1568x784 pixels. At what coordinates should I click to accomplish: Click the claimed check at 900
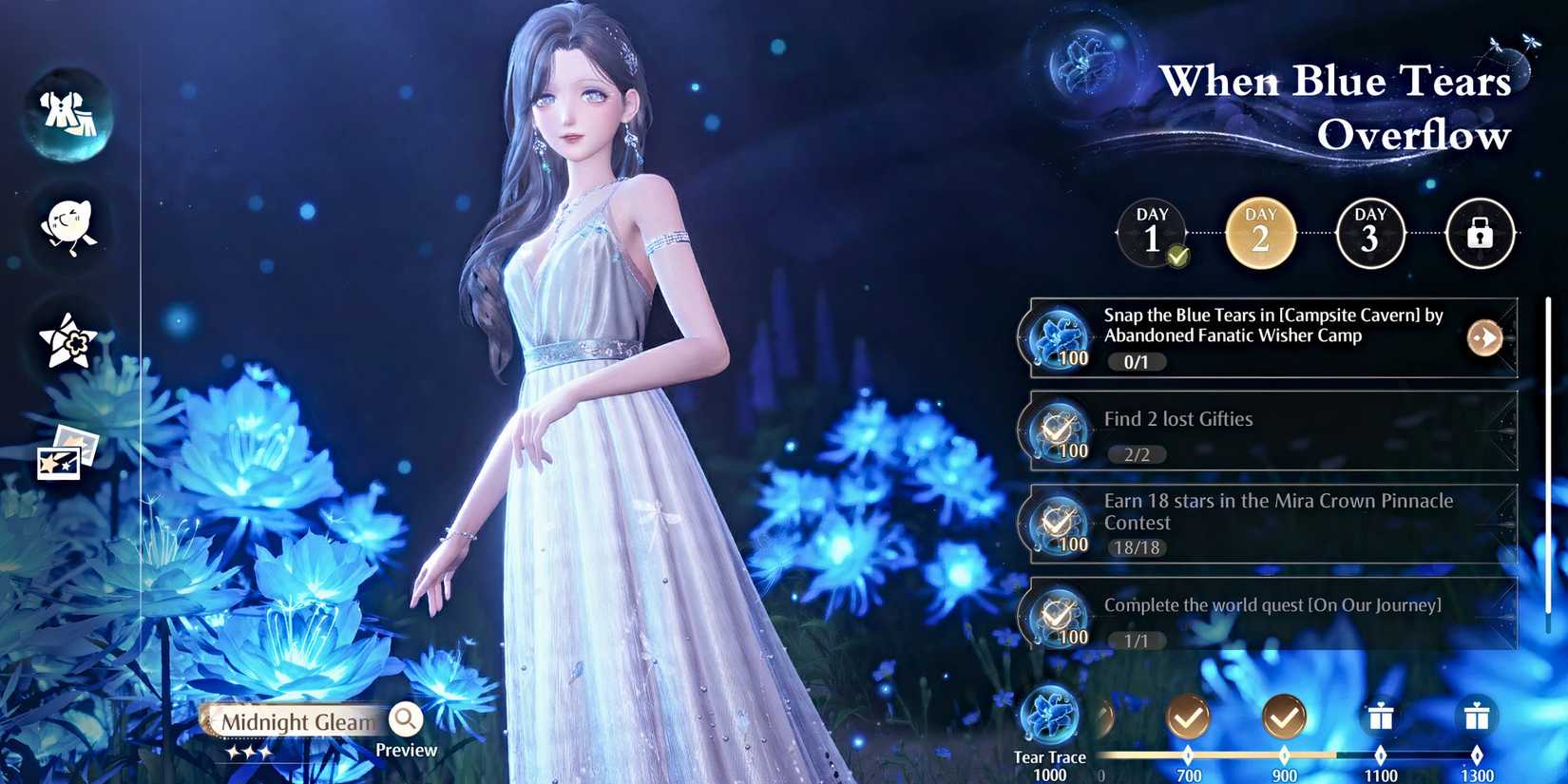point(1284,717)
